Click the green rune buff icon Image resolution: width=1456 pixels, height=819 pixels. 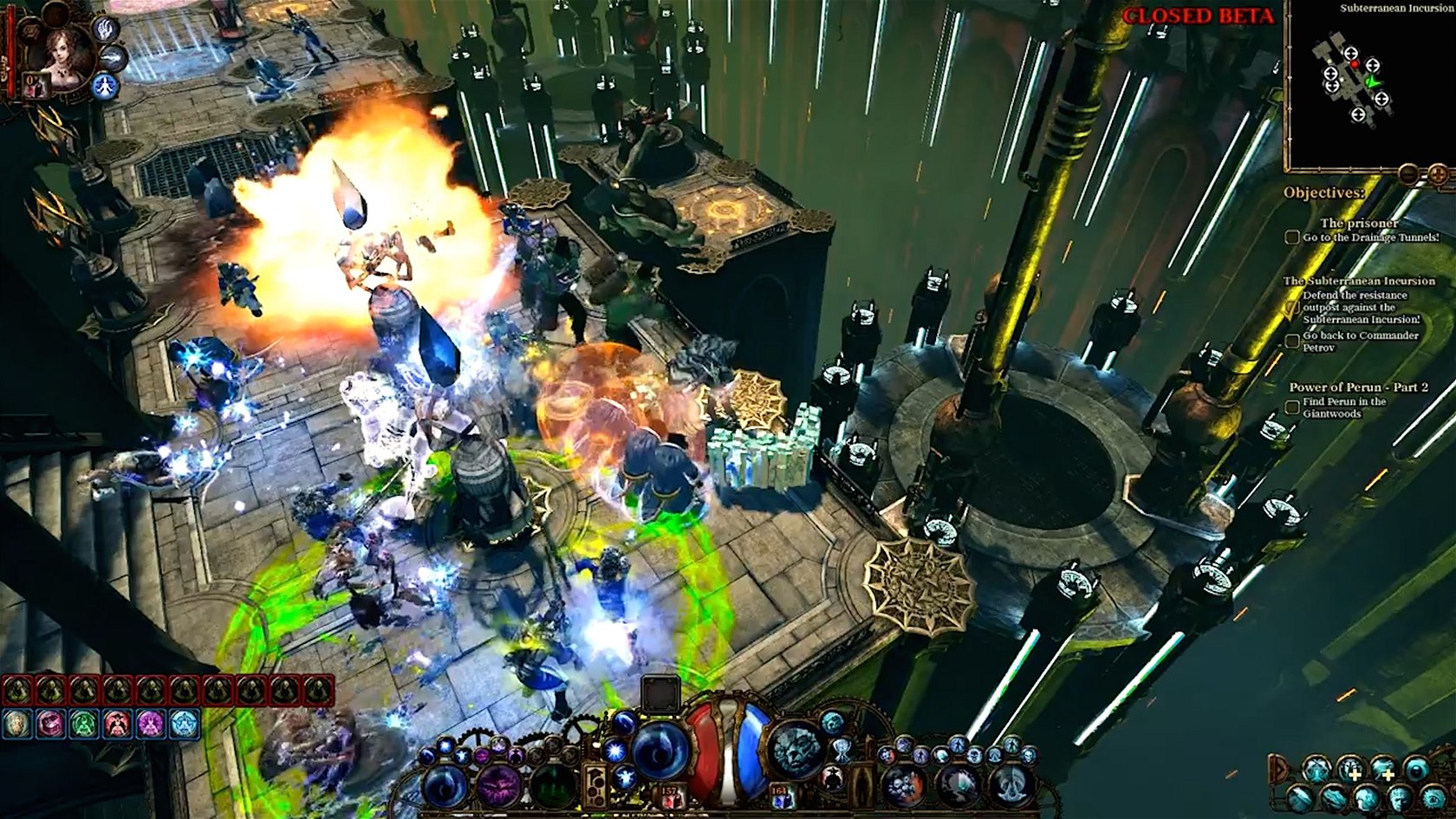click(82, 723)
